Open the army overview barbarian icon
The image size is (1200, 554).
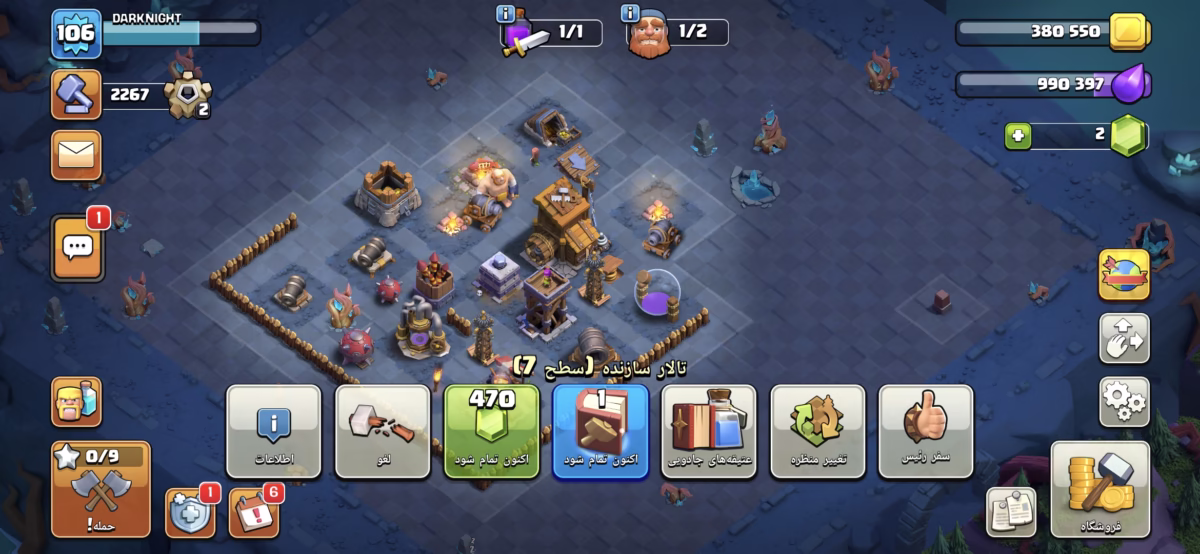tap(76, 402)
